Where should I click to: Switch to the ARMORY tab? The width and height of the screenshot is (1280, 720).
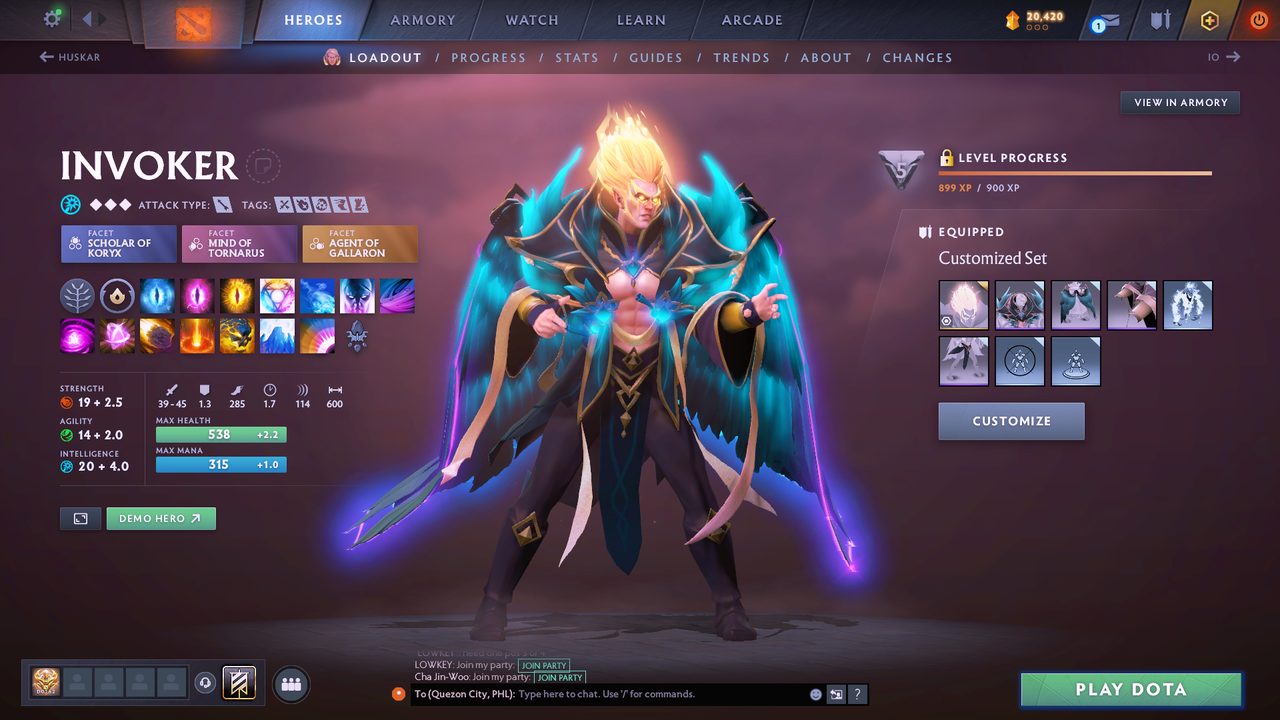click(422, 19)
